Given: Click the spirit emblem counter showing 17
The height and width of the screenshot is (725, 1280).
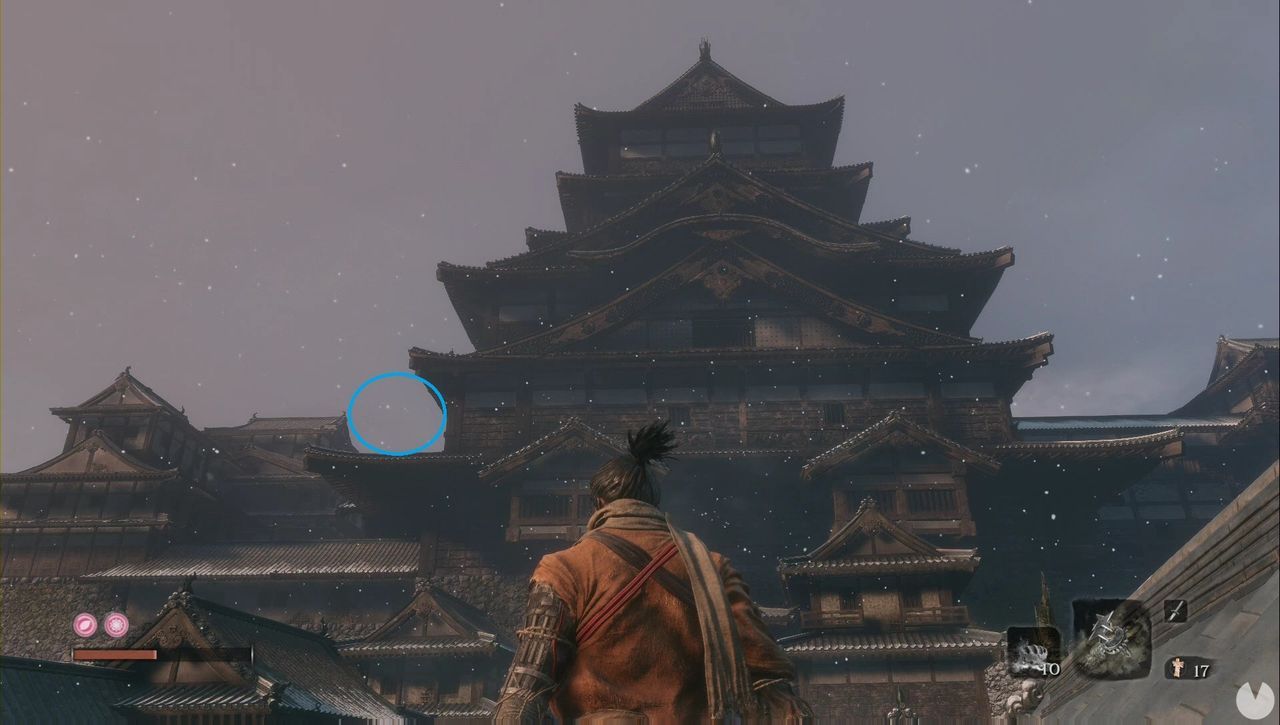Looking at the screenshot, I should pos(1203,668).
